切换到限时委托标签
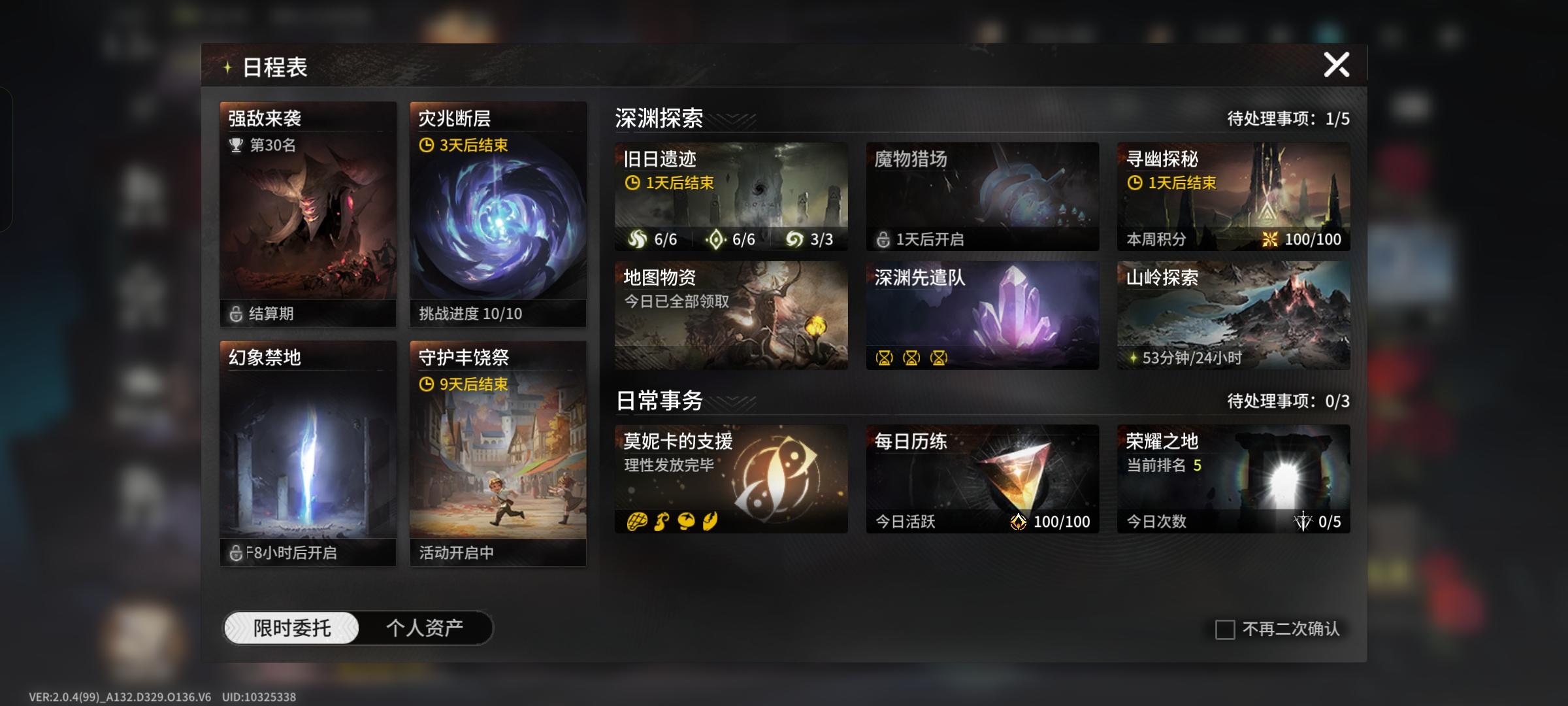Screen dimensions: 1568x706 tap(292, 626)
